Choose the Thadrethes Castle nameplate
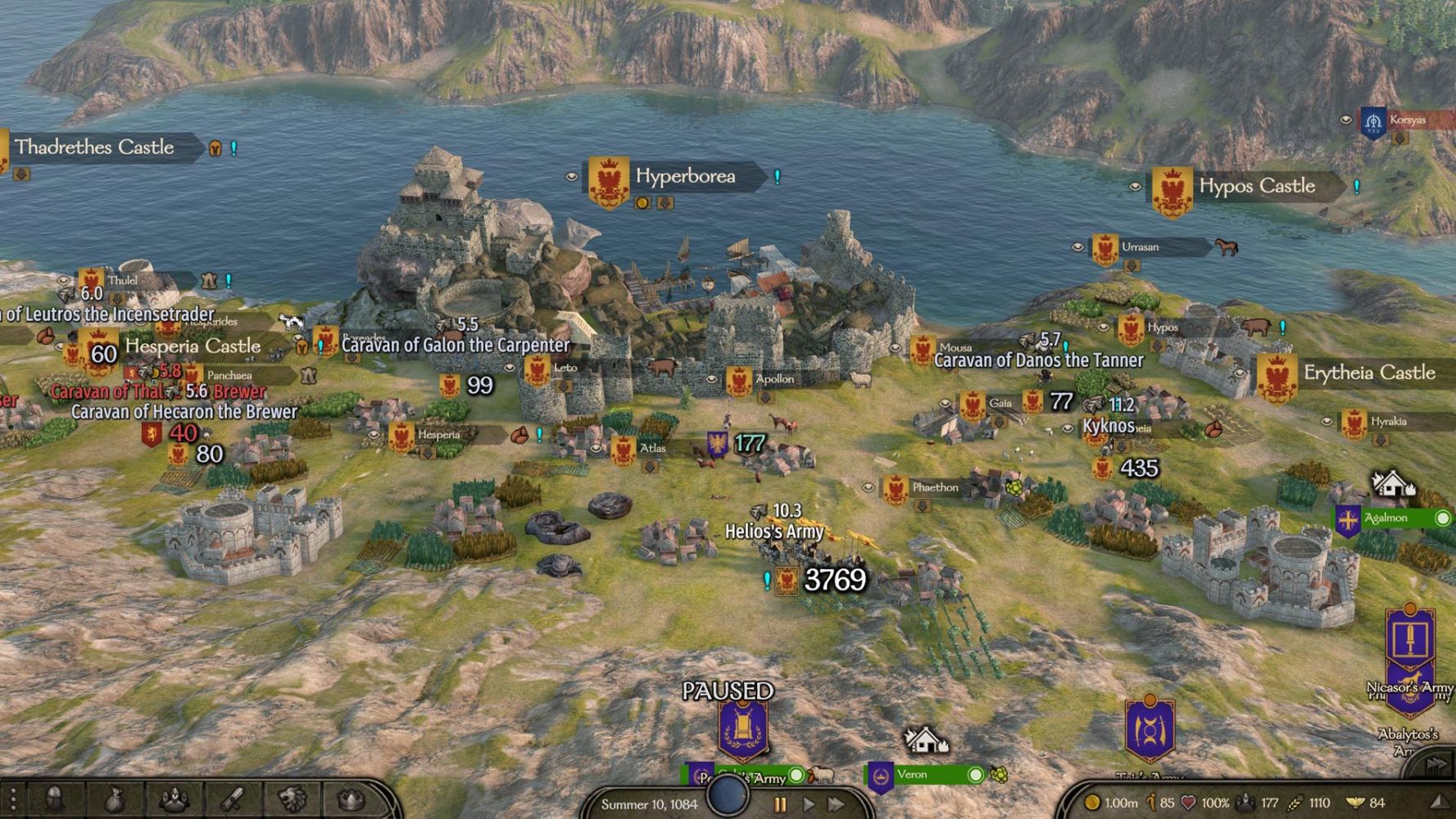 (x=94, y=147)
